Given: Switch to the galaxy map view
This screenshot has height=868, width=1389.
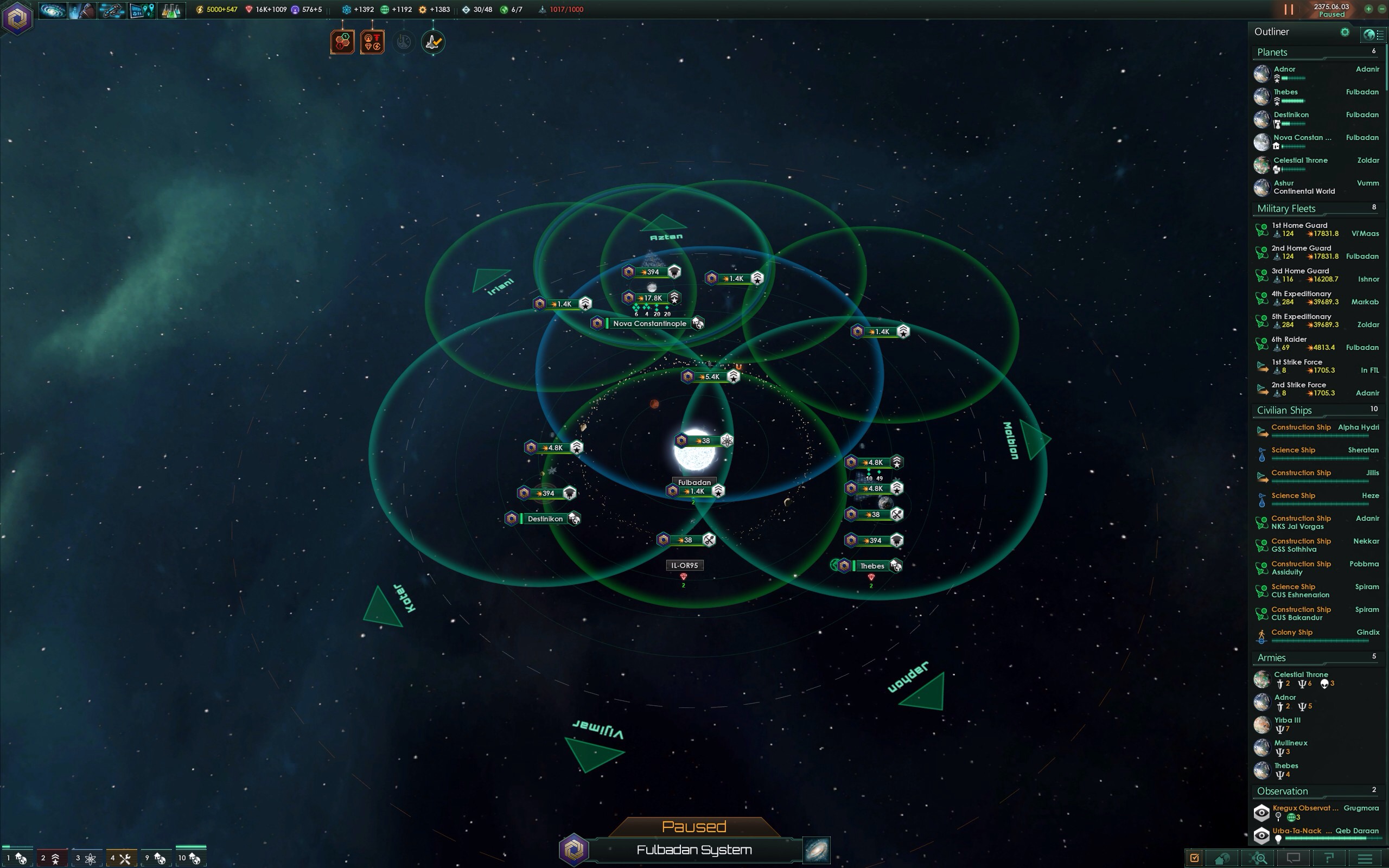Looking at the screenshot, I should tap(817, 850).
